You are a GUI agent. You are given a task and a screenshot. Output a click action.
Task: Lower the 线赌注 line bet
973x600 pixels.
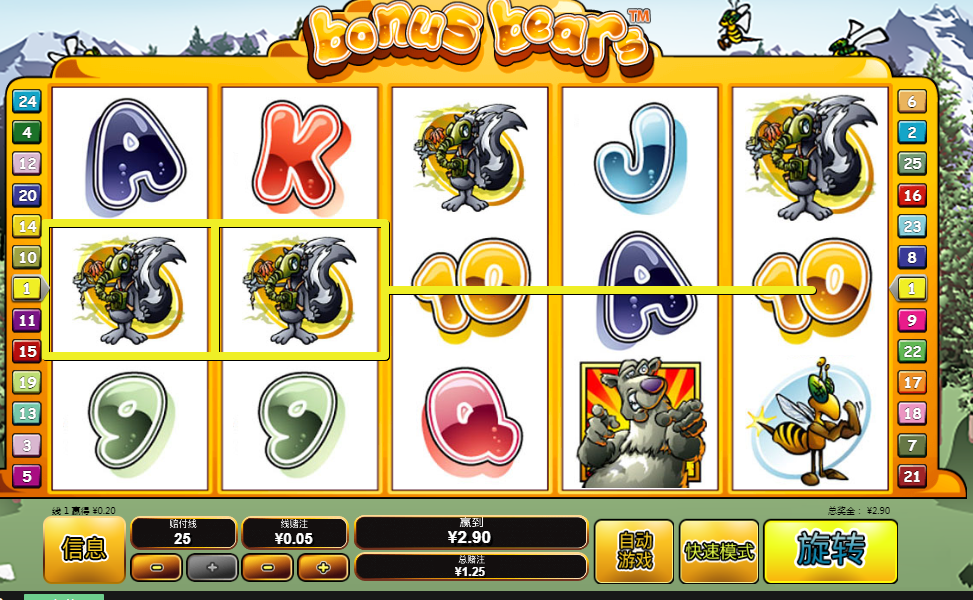pyautogui.click(x=267, y=567)
